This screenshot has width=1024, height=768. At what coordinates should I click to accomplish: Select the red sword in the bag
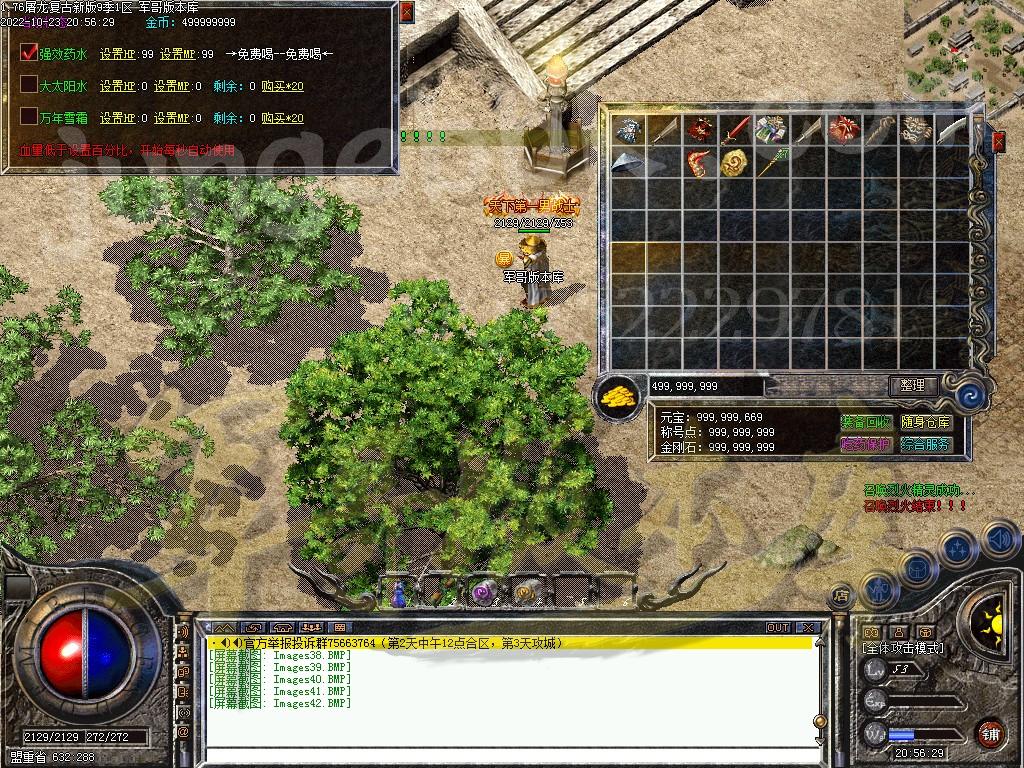(x=735, y=130)
